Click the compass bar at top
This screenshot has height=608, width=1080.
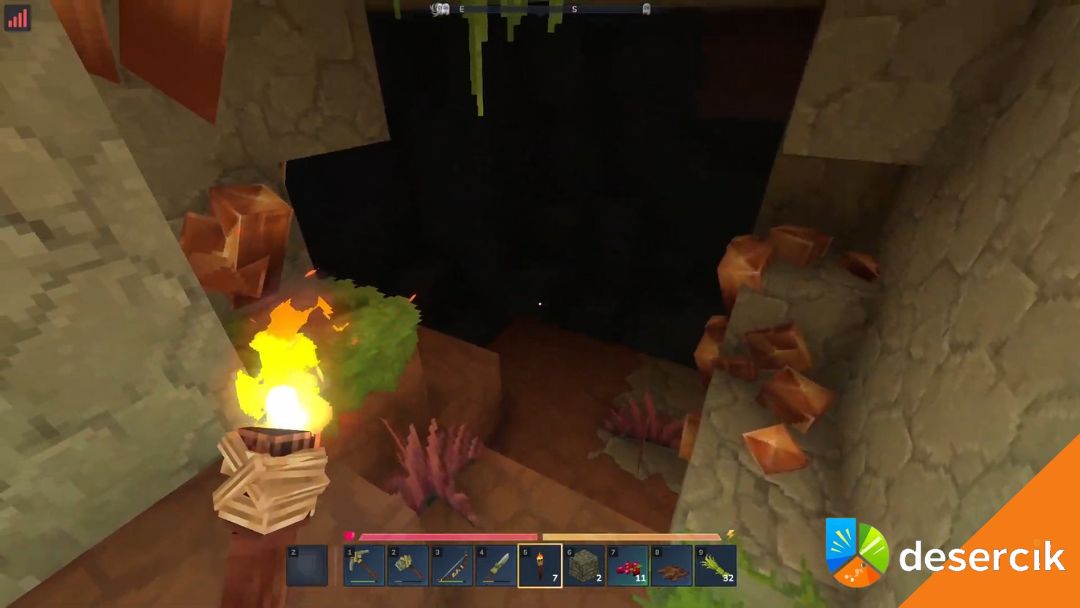(x=541, y=9)
